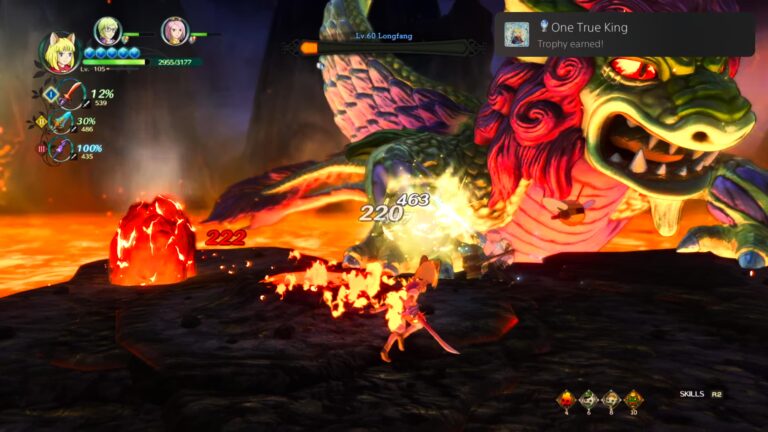Switch to the glasses-wearing party member portrait
The image size is (768, 432).
(x=107, y=31)
